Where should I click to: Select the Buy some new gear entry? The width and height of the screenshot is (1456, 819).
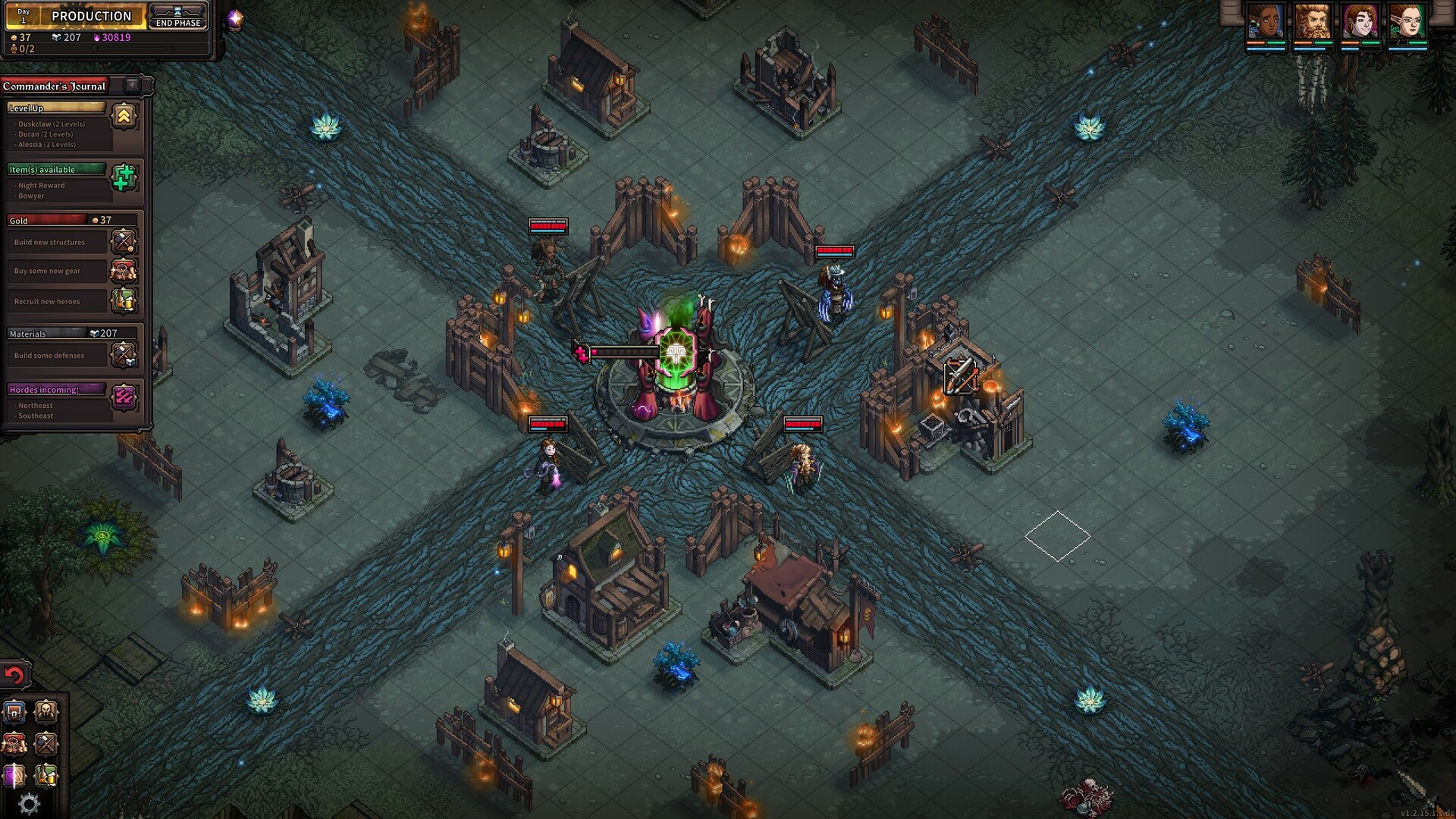click(57, 271)
